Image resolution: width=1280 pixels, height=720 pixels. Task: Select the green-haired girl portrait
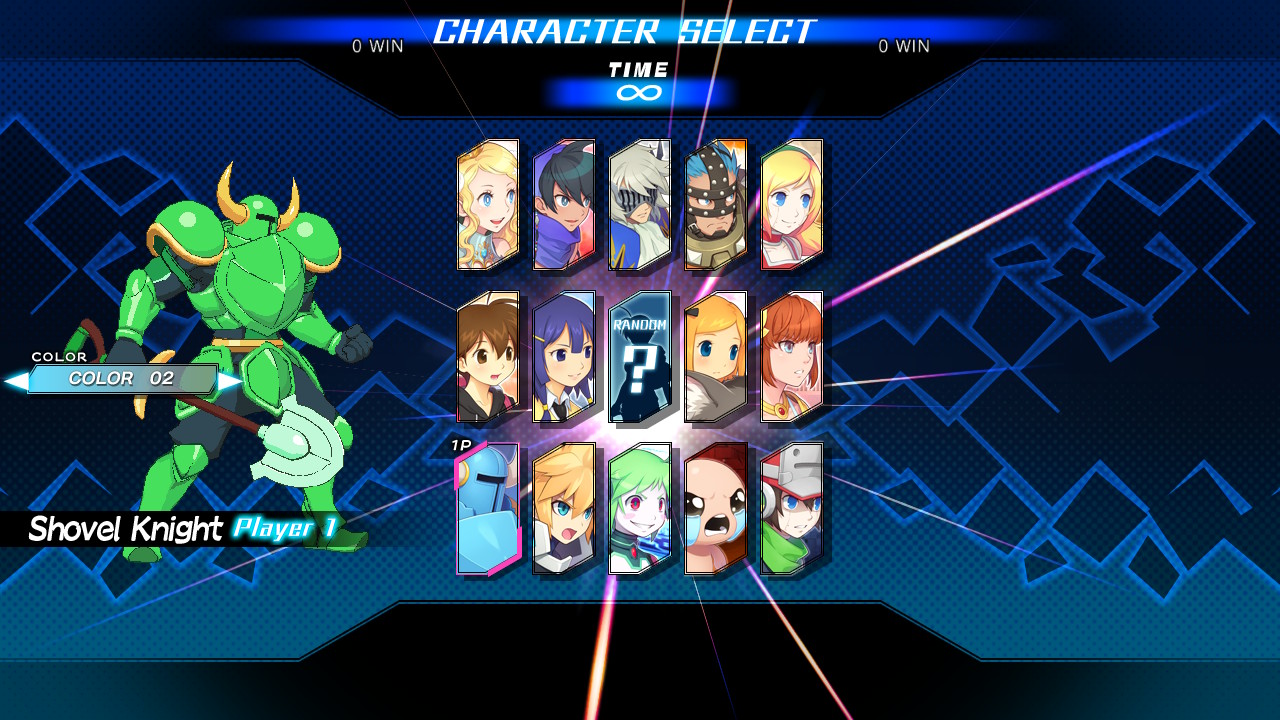tap(640, 509)
